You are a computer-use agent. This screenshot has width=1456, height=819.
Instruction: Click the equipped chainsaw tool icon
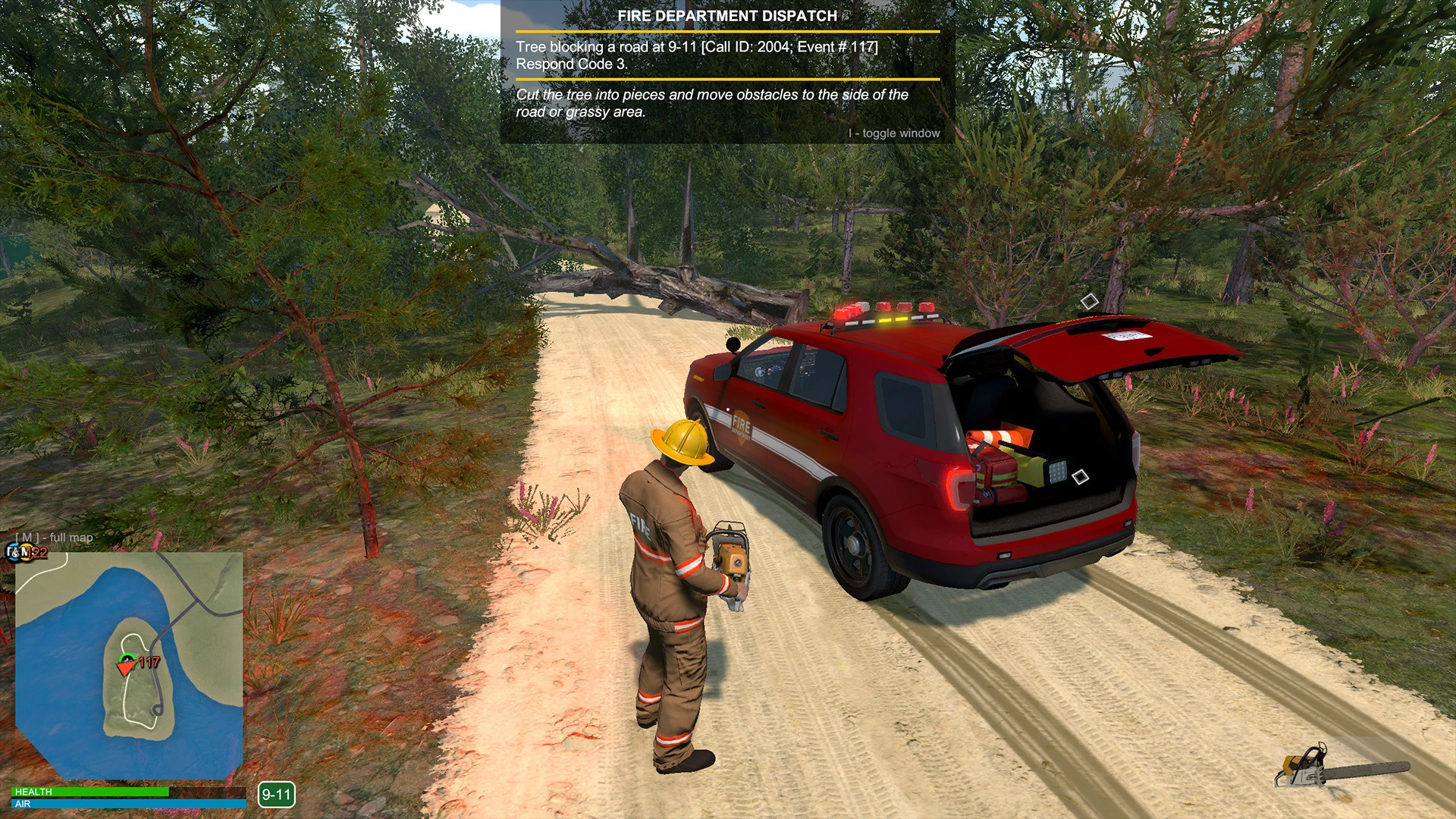(x=1341, y=767)
